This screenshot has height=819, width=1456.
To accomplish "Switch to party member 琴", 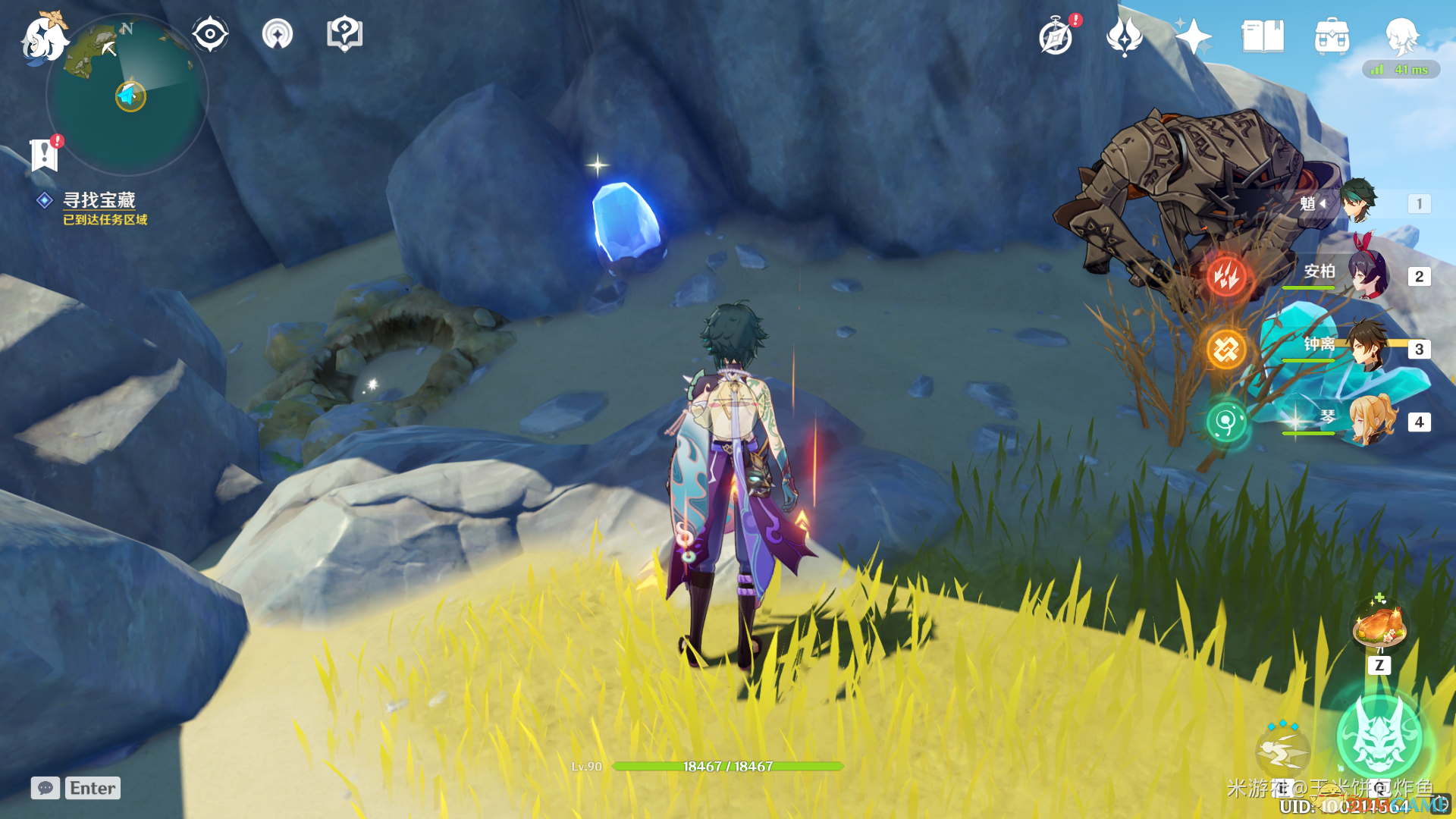I will tap(1371, 419).
